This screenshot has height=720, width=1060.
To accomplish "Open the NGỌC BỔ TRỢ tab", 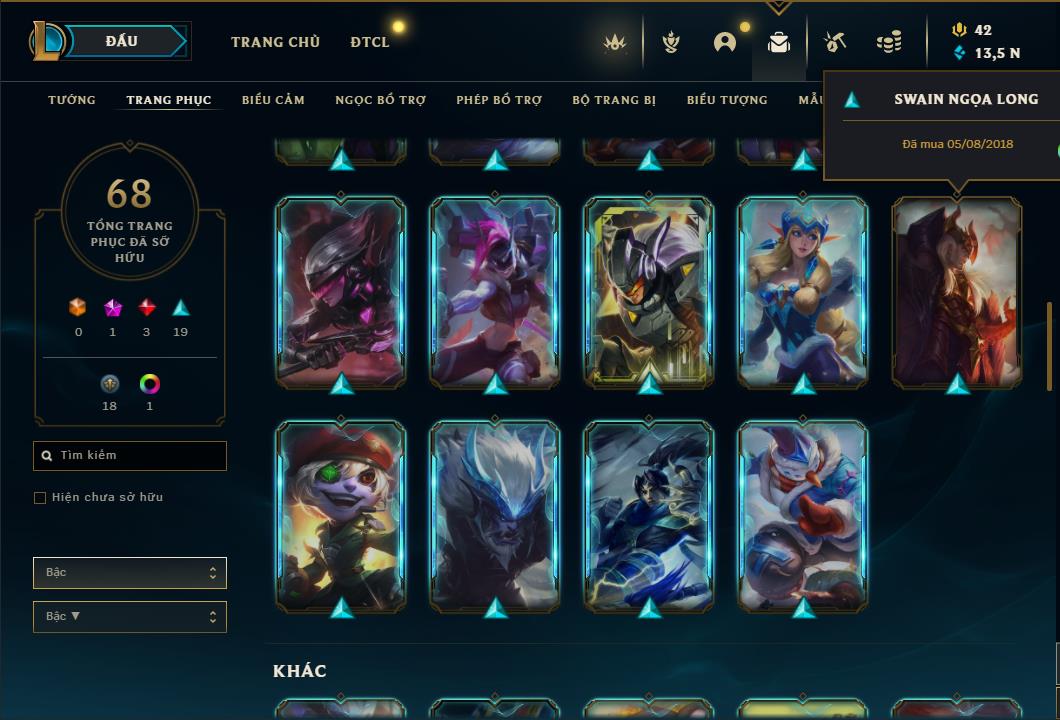I will (380, 100).
